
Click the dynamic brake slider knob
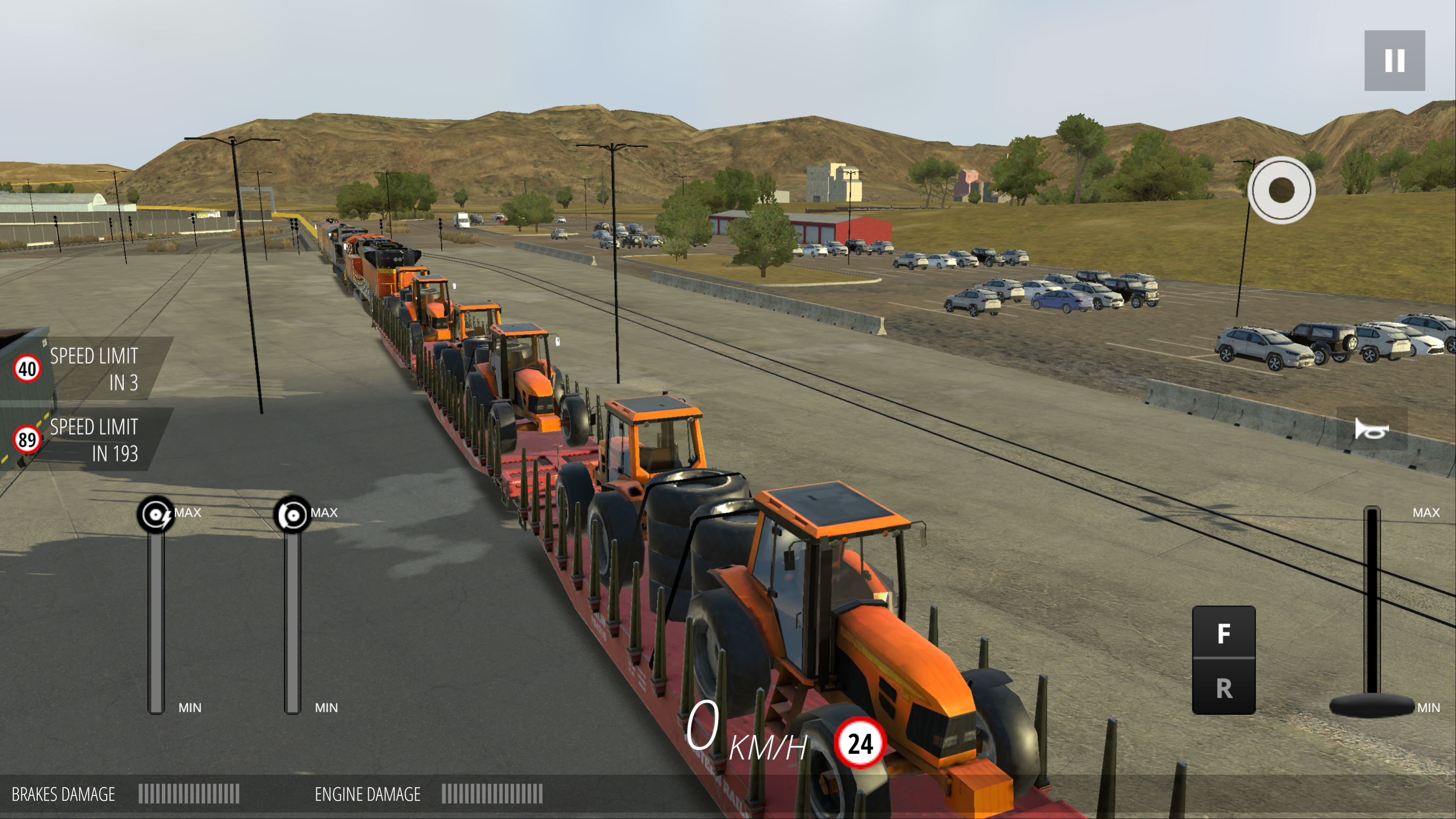click(156, 515)
